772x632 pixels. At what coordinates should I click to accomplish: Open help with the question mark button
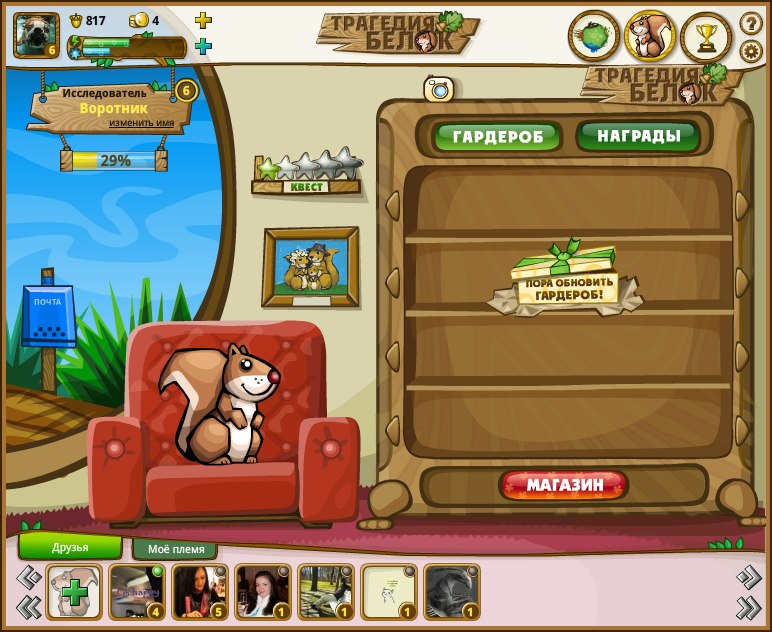coord(751,22)
